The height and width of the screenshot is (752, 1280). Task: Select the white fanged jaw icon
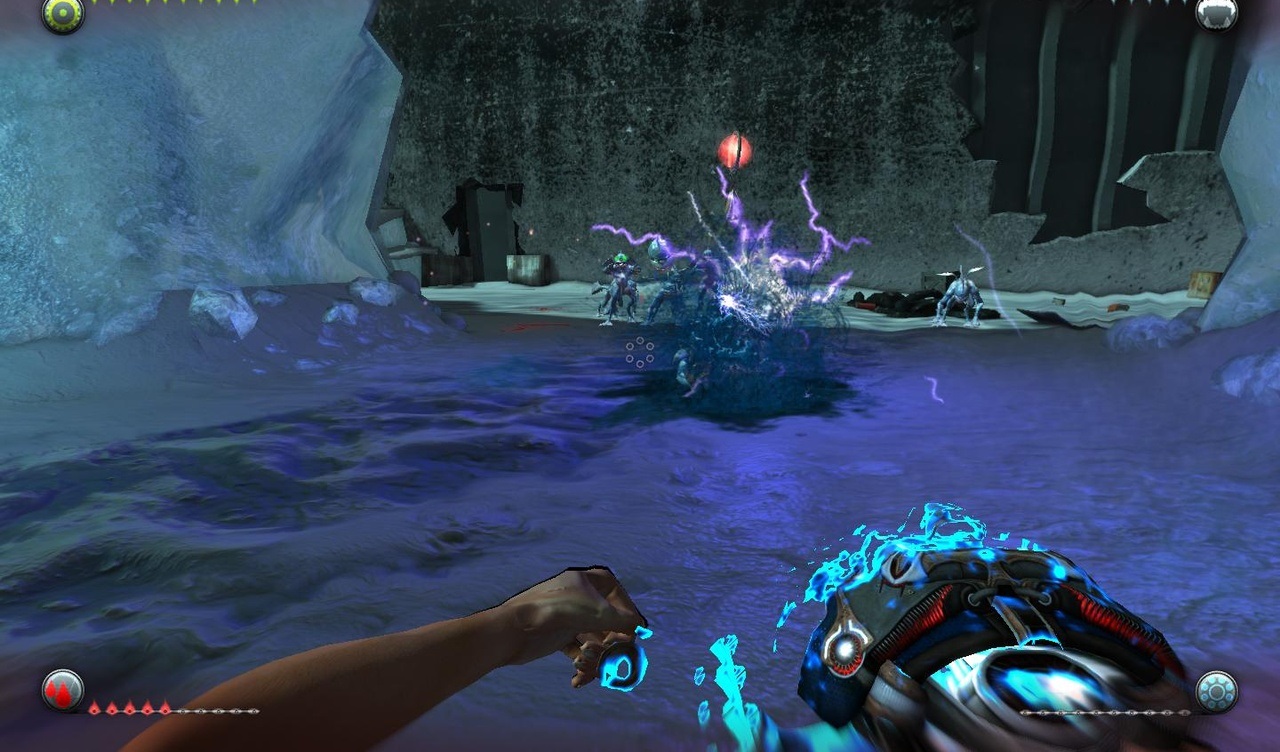tap(1216, 13)
